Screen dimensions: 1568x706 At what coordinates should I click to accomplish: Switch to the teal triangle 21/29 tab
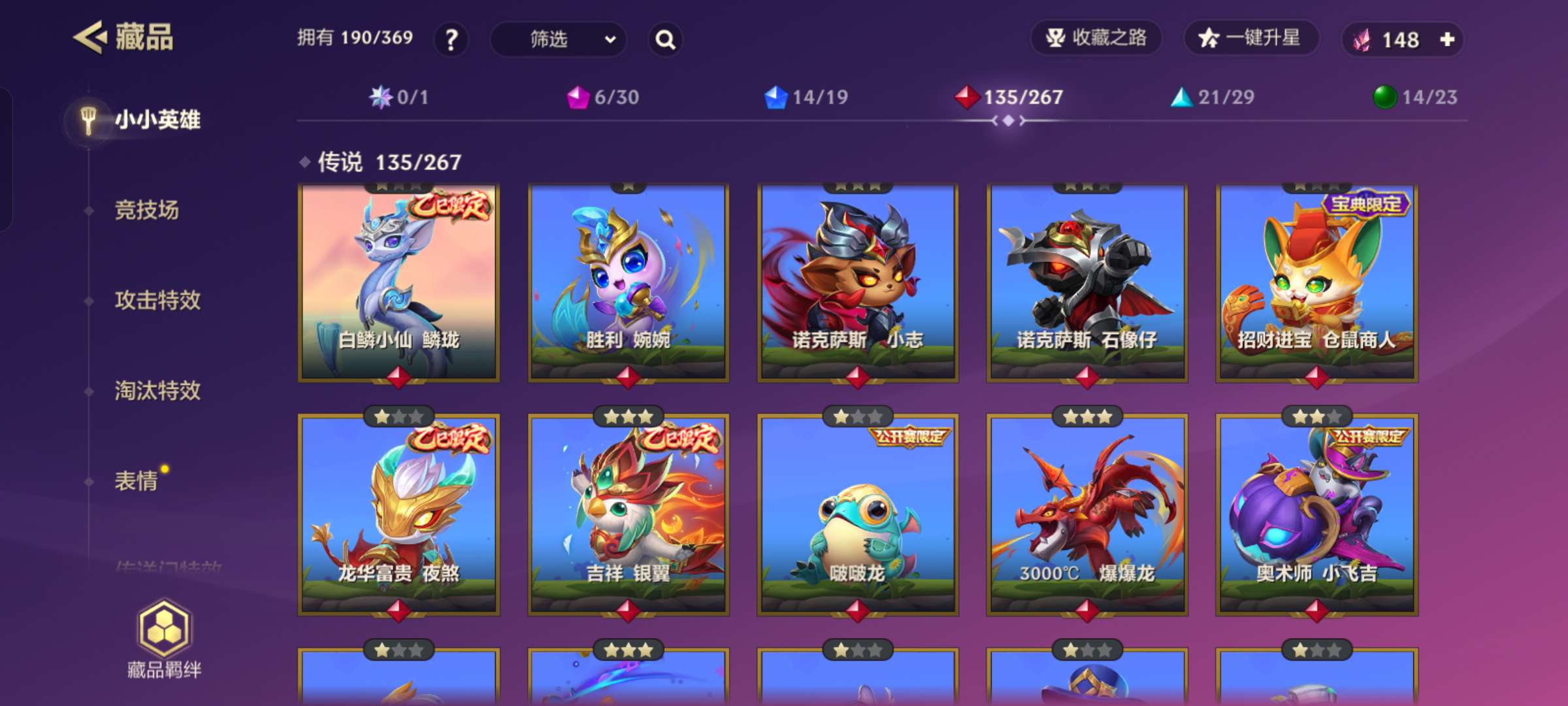click(1213, 97)
